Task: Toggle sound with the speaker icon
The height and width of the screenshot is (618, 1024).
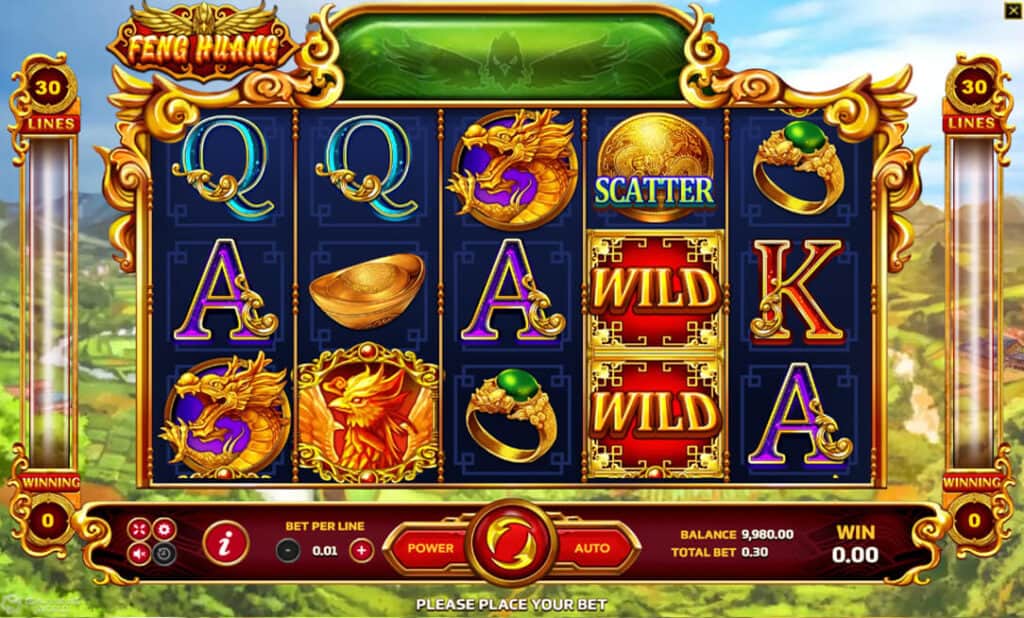Action: pyautogui.click(x=139, y=553)
